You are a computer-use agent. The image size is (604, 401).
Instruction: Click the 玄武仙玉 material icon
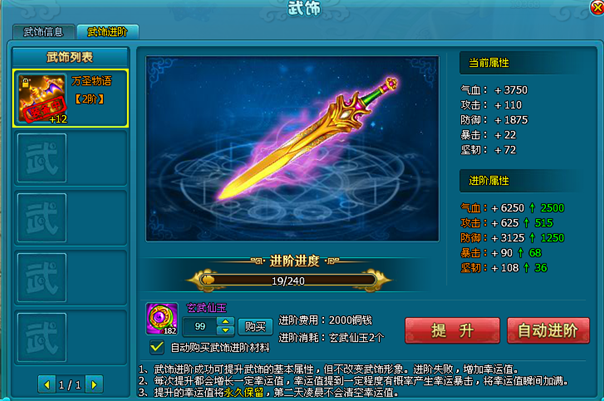[x=162, y=316]
